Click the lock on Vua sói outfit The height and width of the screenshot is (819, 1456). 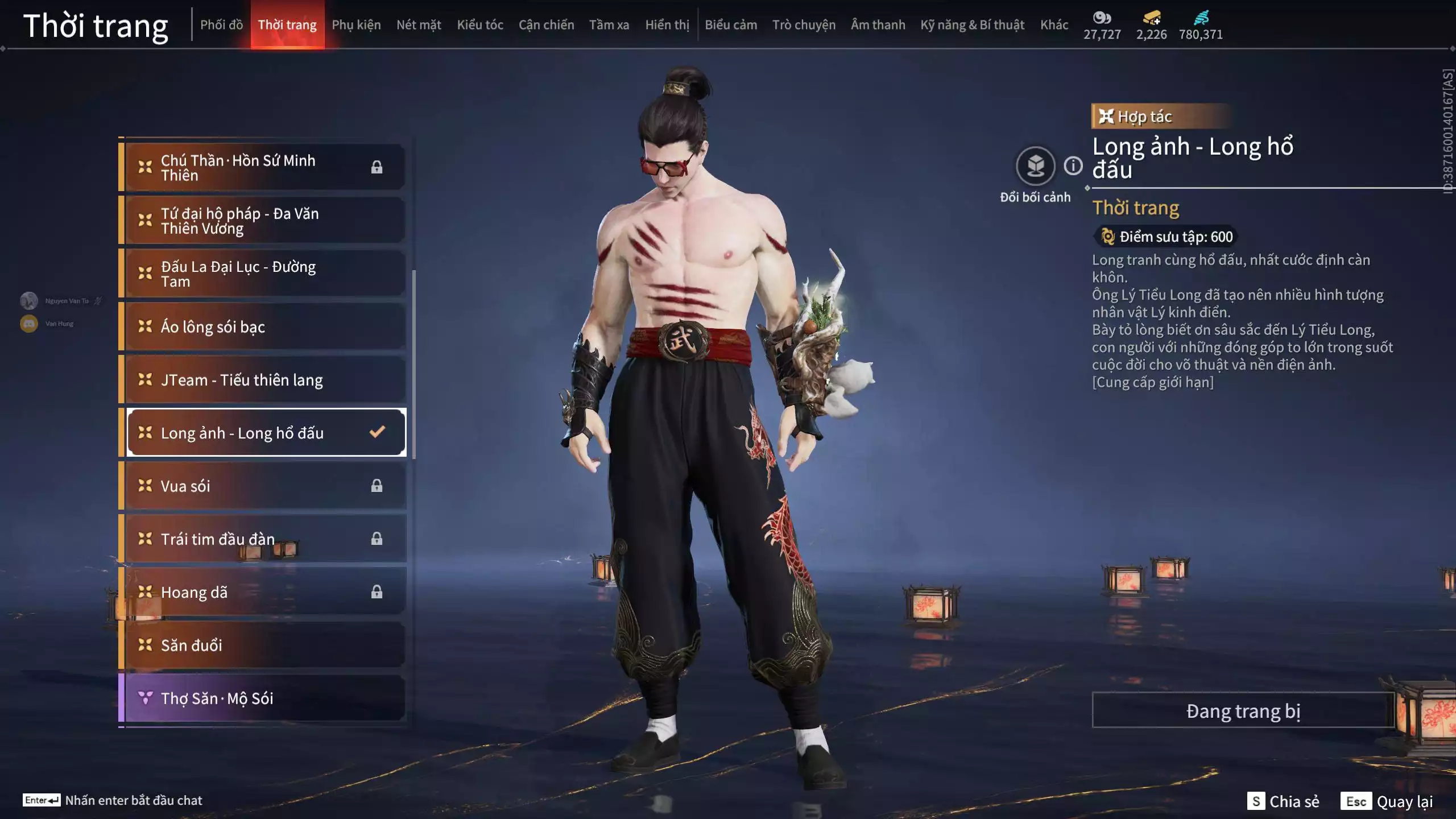pos(377,486)
